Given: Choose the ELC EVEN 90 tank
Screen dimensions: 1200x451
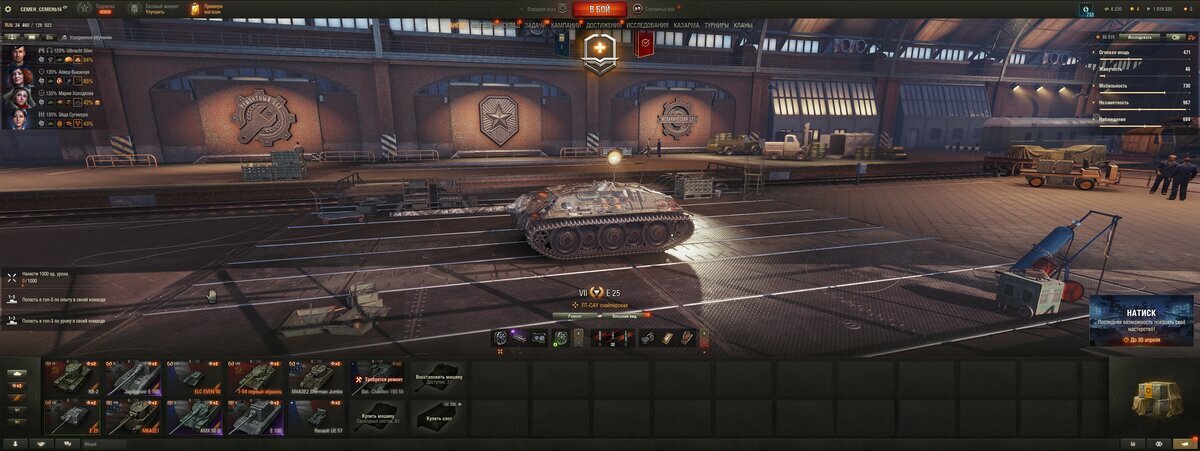Looking at the screenshot, I should (195, 377).
